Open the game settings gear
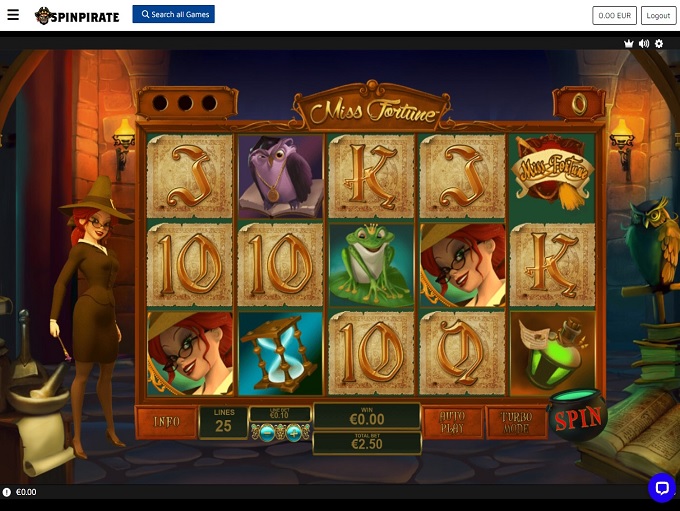This screenshot has height=511, width=680. tap(659, 44)
